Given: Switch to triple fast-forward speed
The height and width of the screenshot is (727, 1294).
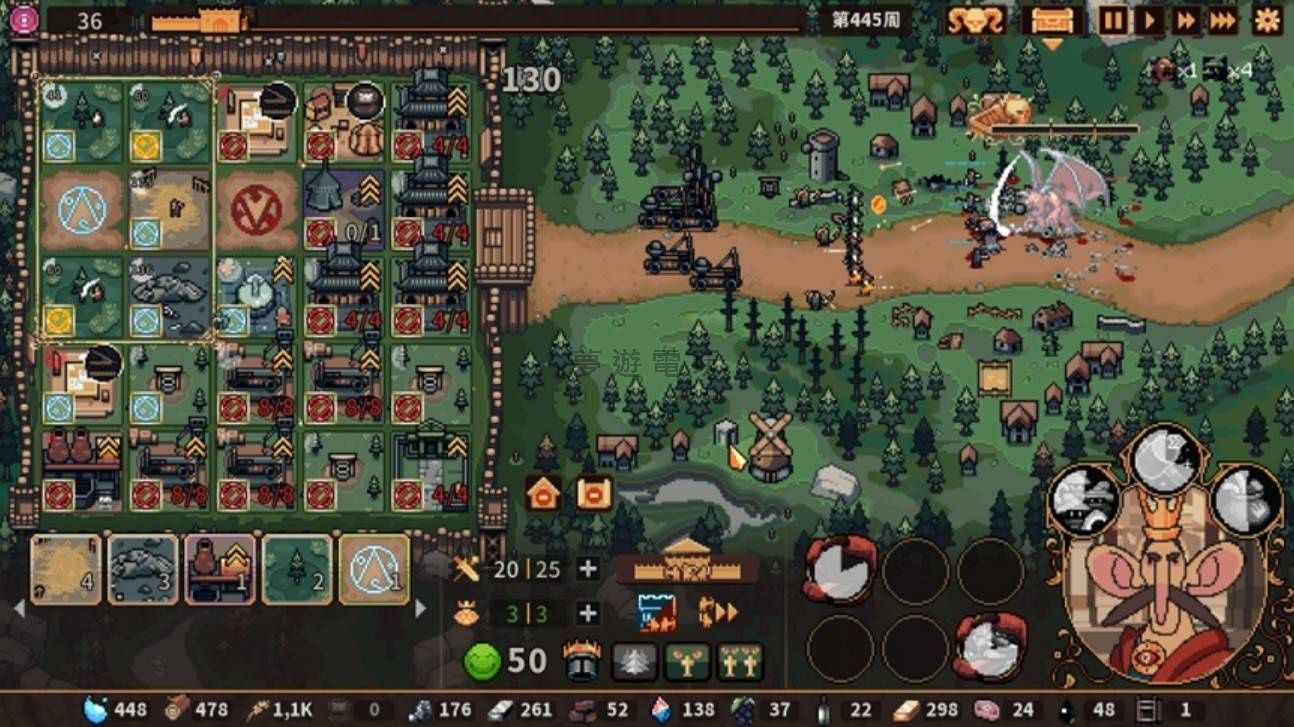Looking at the screenshot, I should pos(1222,20).
